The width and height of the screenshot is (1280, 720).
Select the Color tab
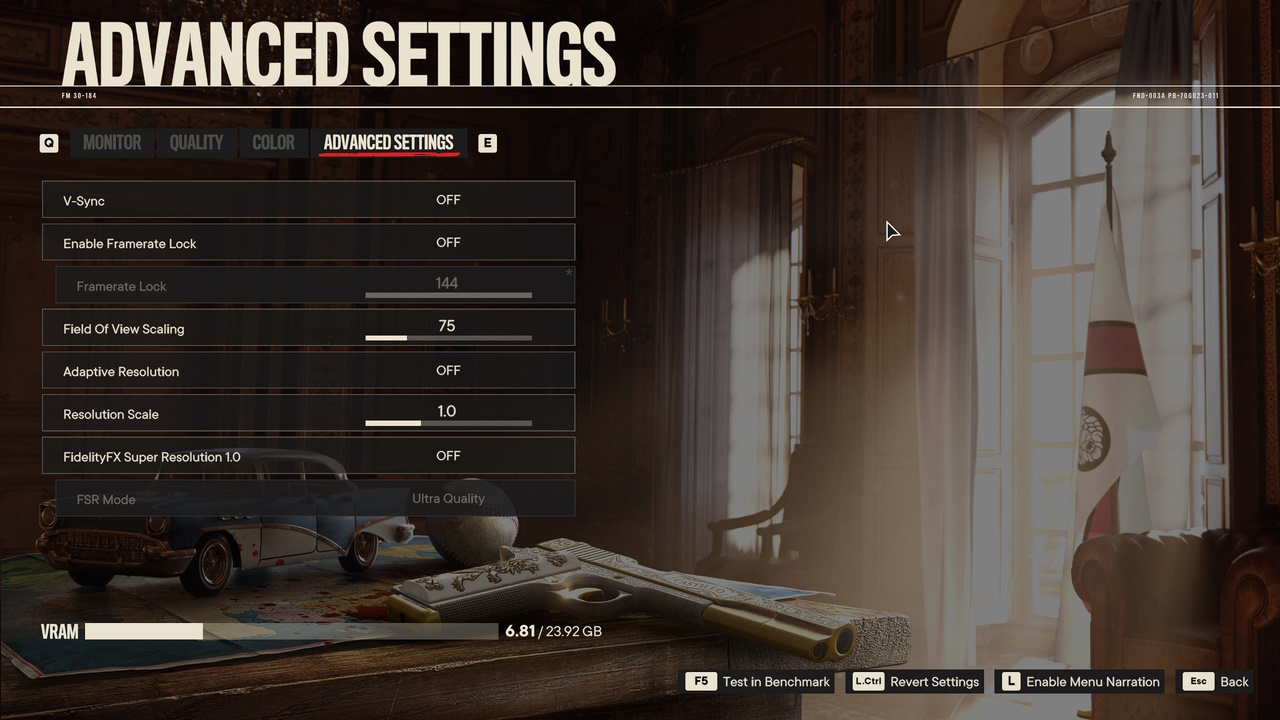tap(273, 143)
